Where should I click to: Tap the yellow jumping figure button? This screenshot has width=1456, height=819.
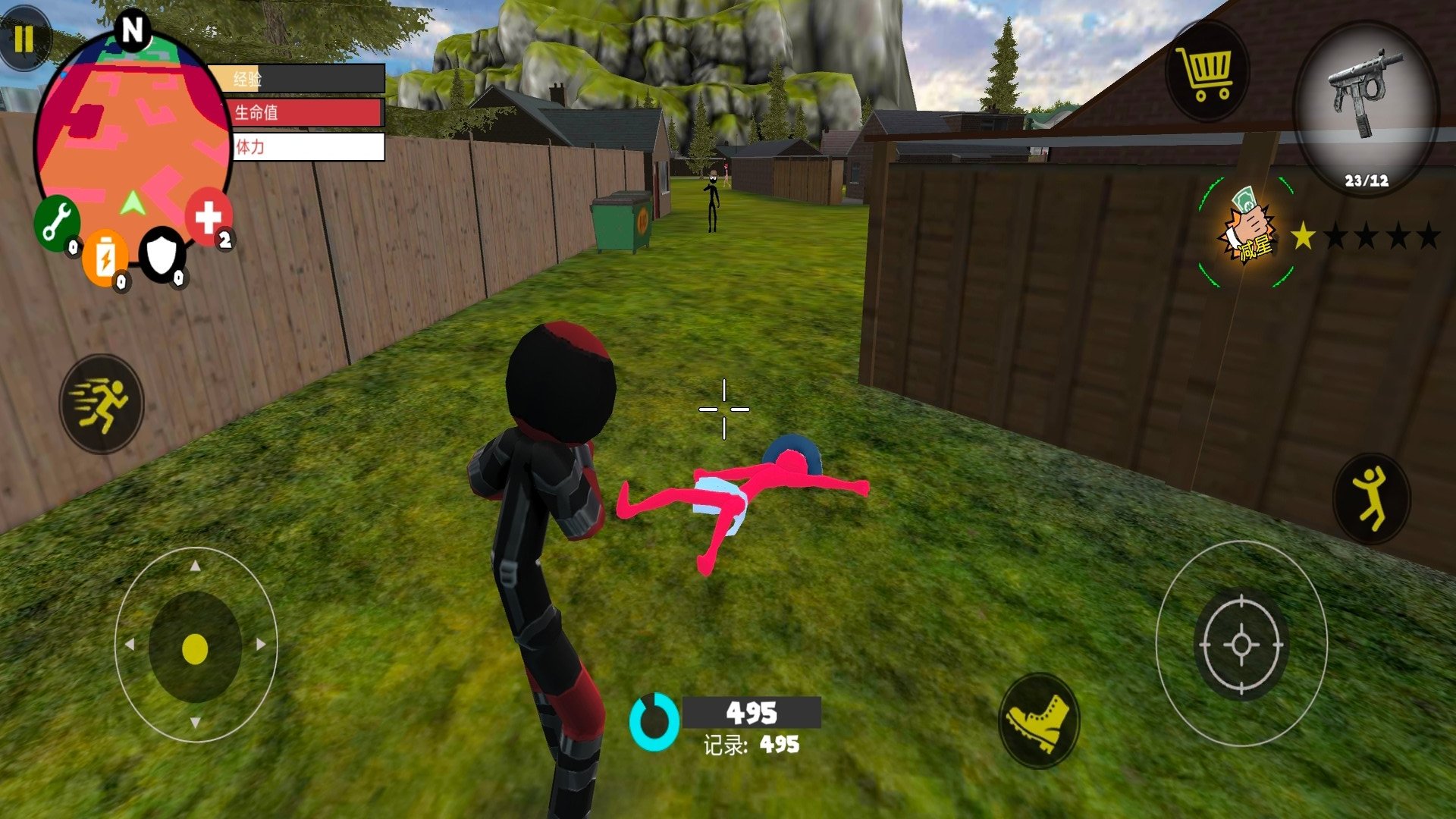1371,497
